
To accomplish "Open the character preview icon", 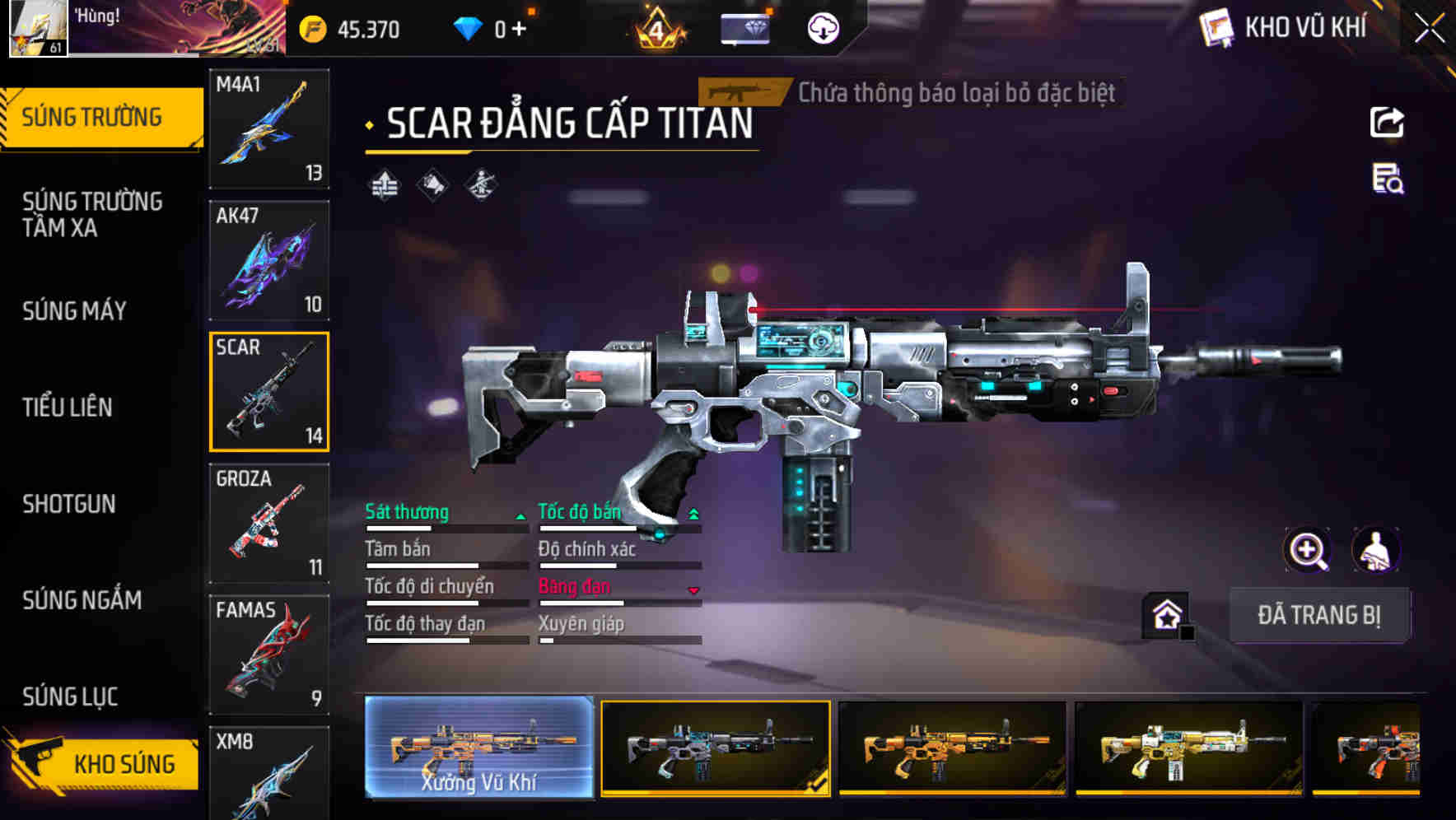I will pos(1375,550).
